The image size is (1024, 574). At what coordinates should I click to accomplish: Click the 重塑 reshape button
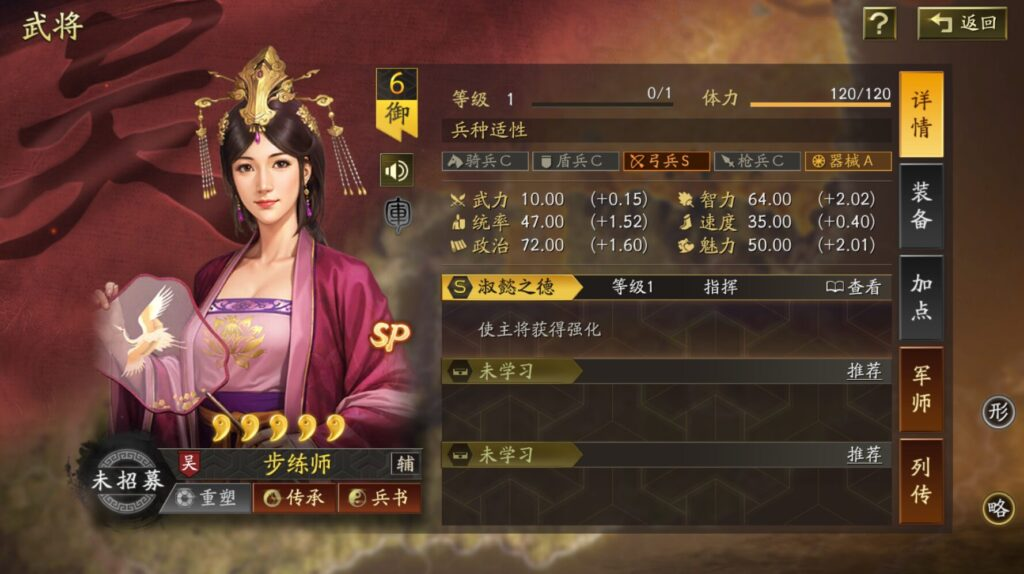(205, 497)
